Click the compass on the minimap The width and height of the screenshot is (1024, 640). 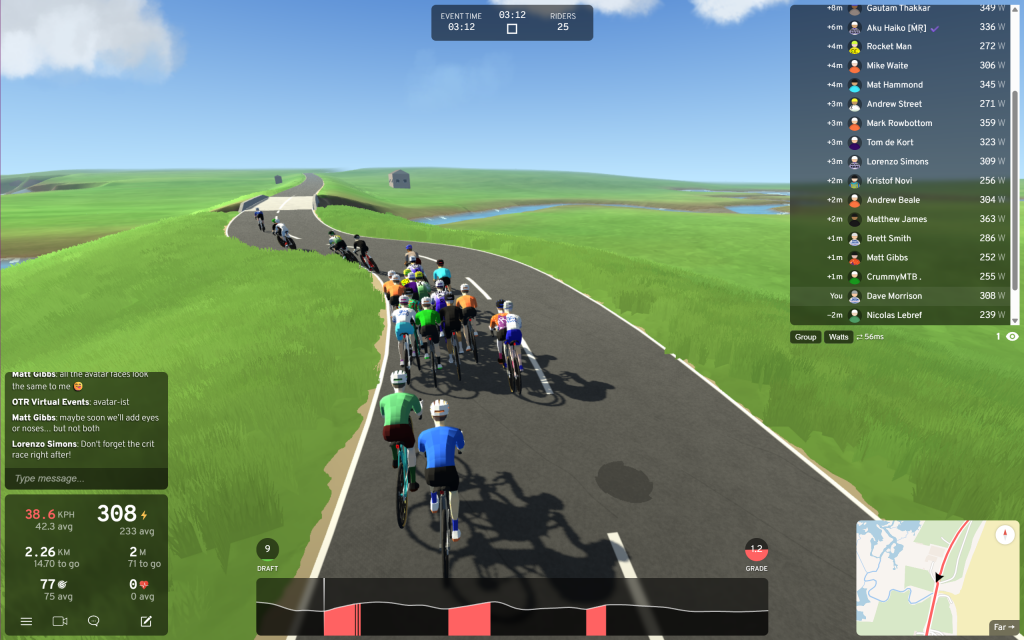click(x=1005, y=535)
